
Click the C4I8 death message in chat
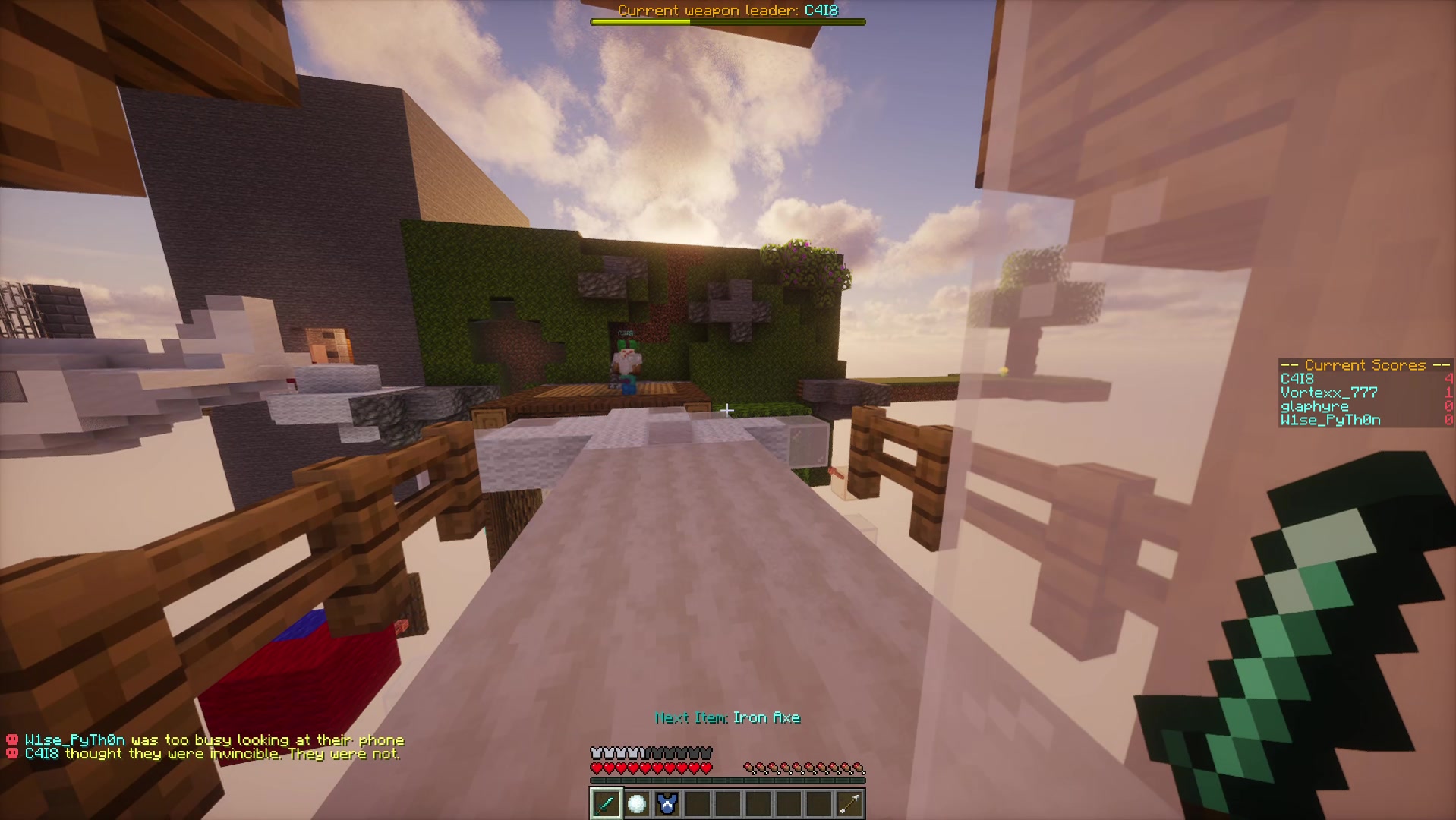pyautogui.click(x=213, y=753)
